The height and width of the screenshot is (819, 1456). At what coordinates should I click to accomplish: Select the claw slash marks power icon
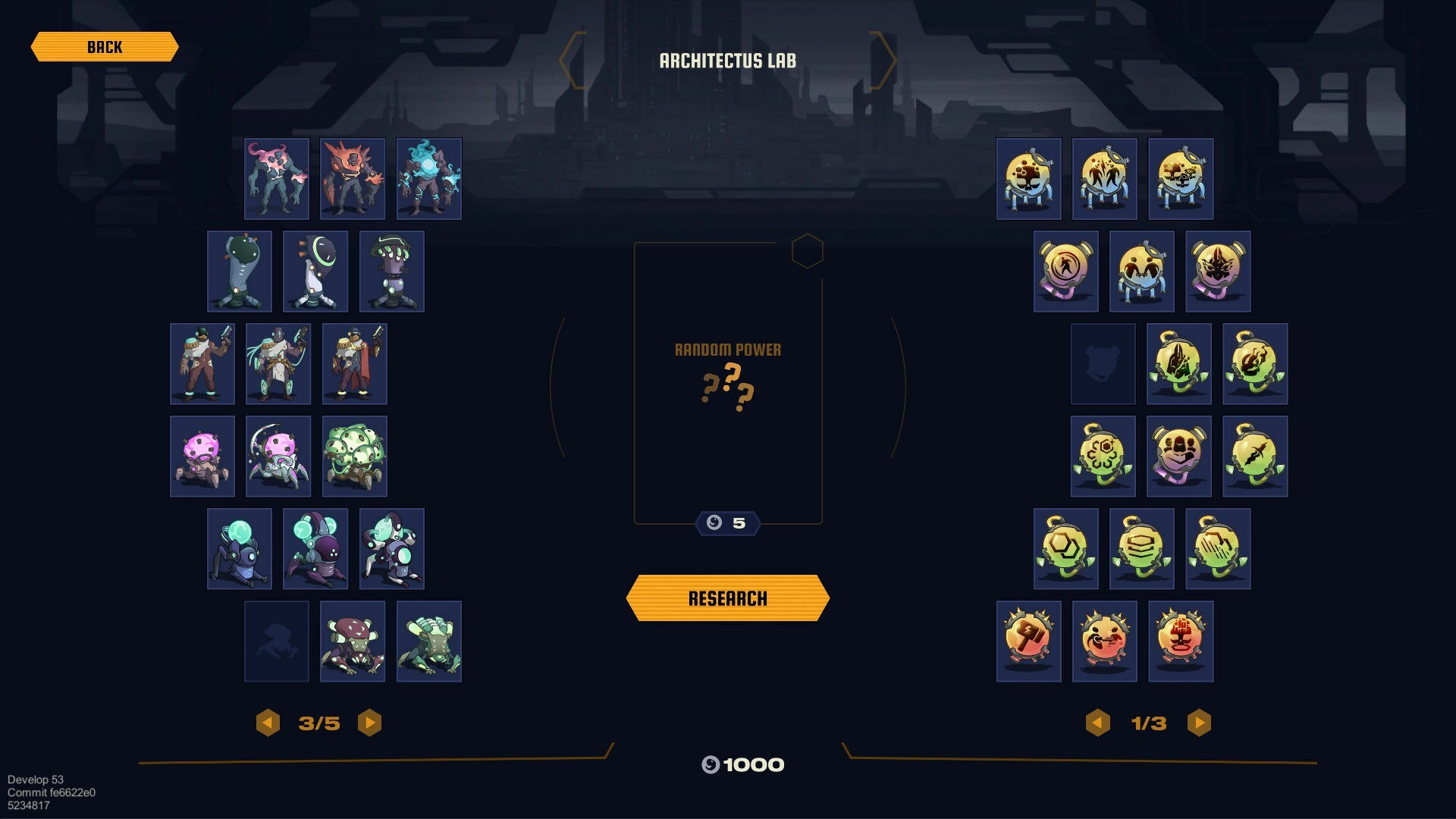1217,548
